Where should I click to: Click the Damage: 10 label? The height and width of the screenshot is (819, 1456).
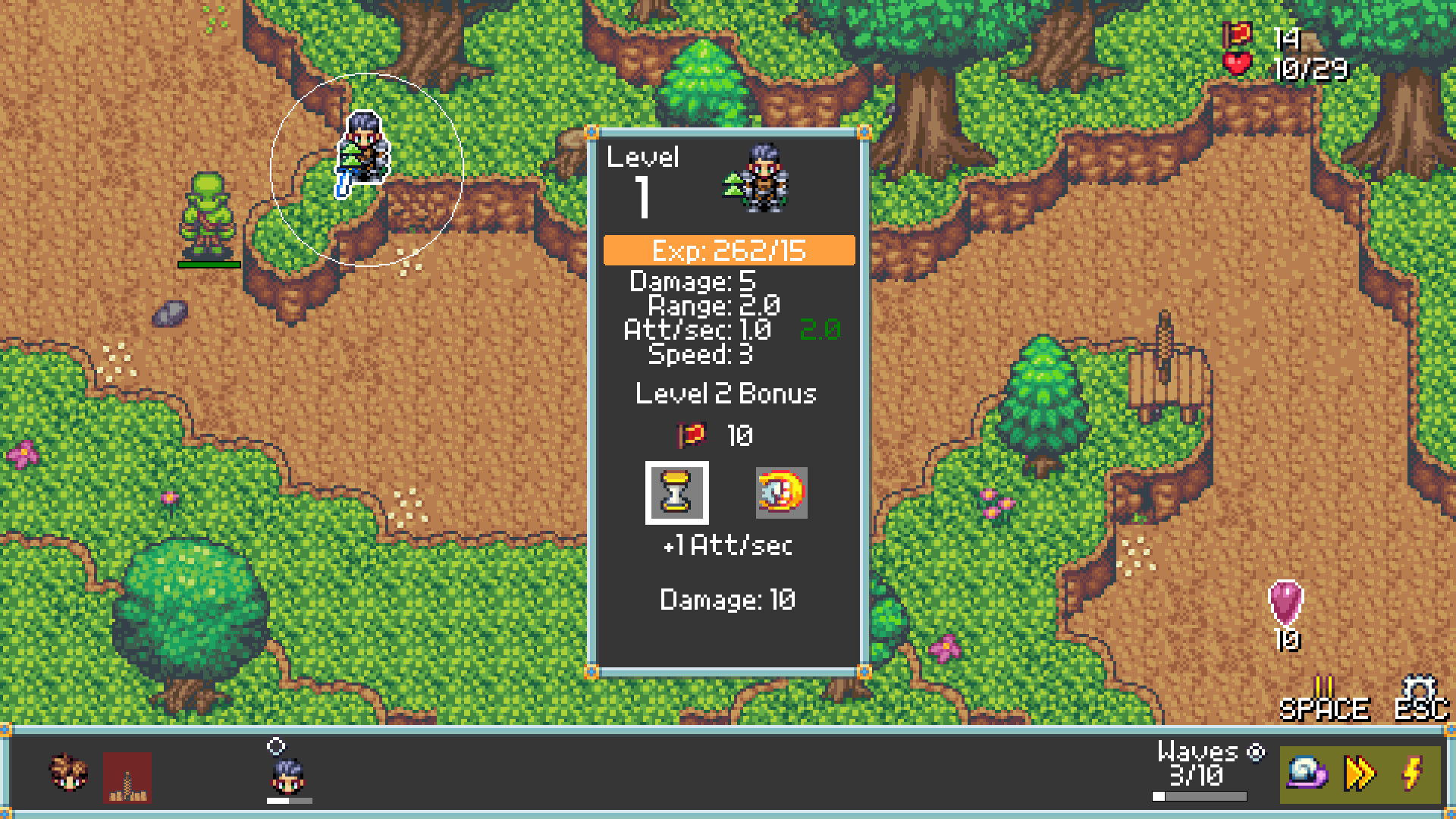click(x=726, y=599)
